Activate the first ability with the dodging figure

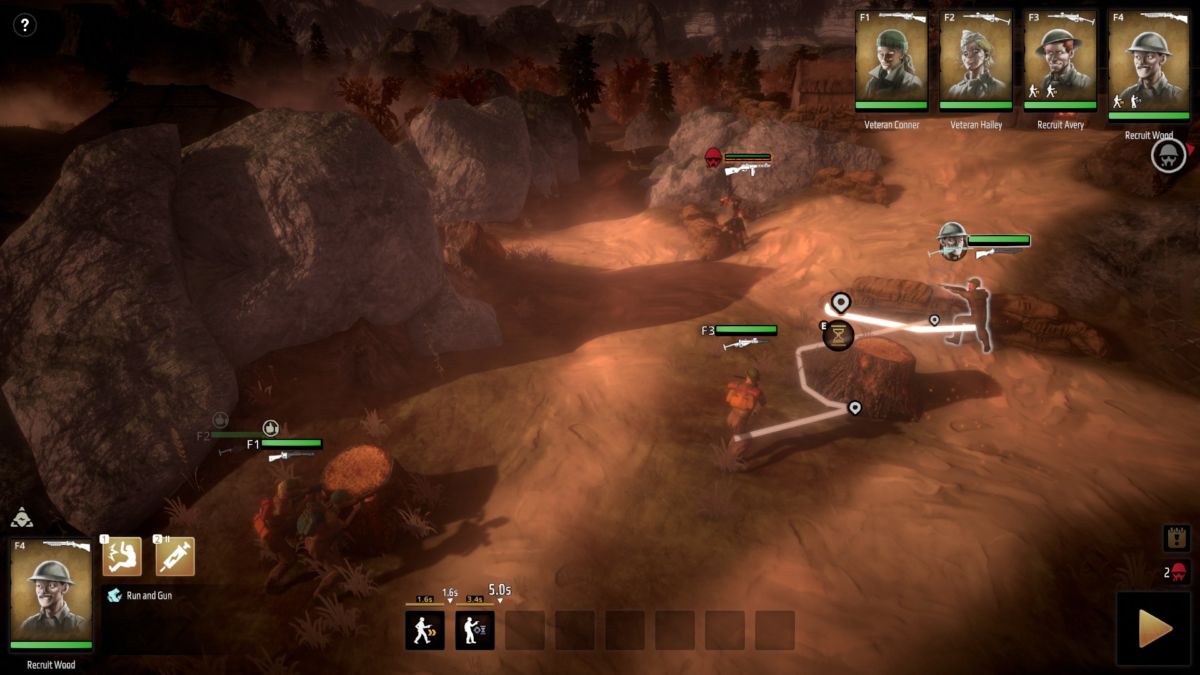(122, 557)
